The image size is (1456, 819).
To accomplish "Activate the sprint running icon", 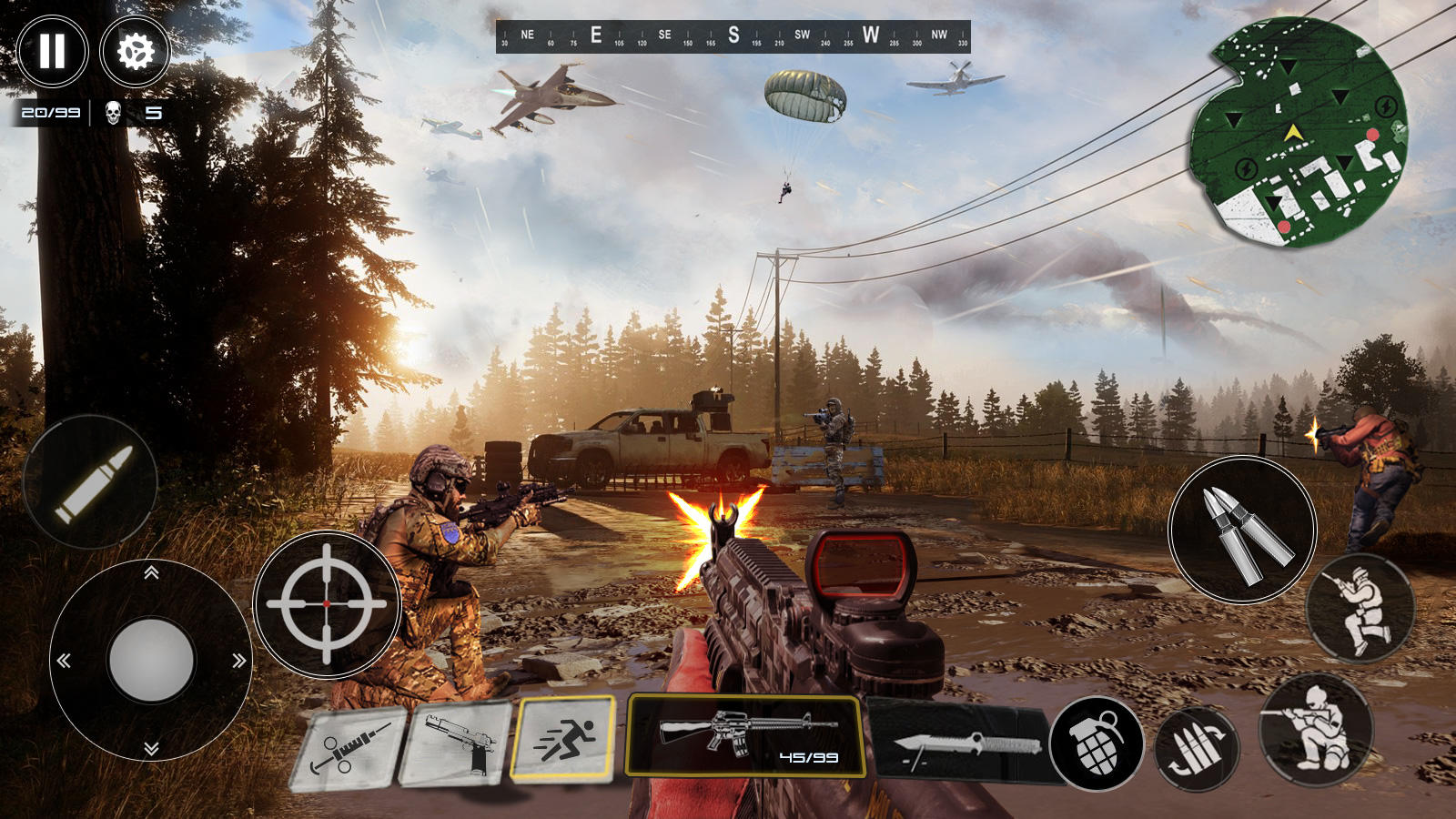I will pyautogui.click(x=563, y=738).
